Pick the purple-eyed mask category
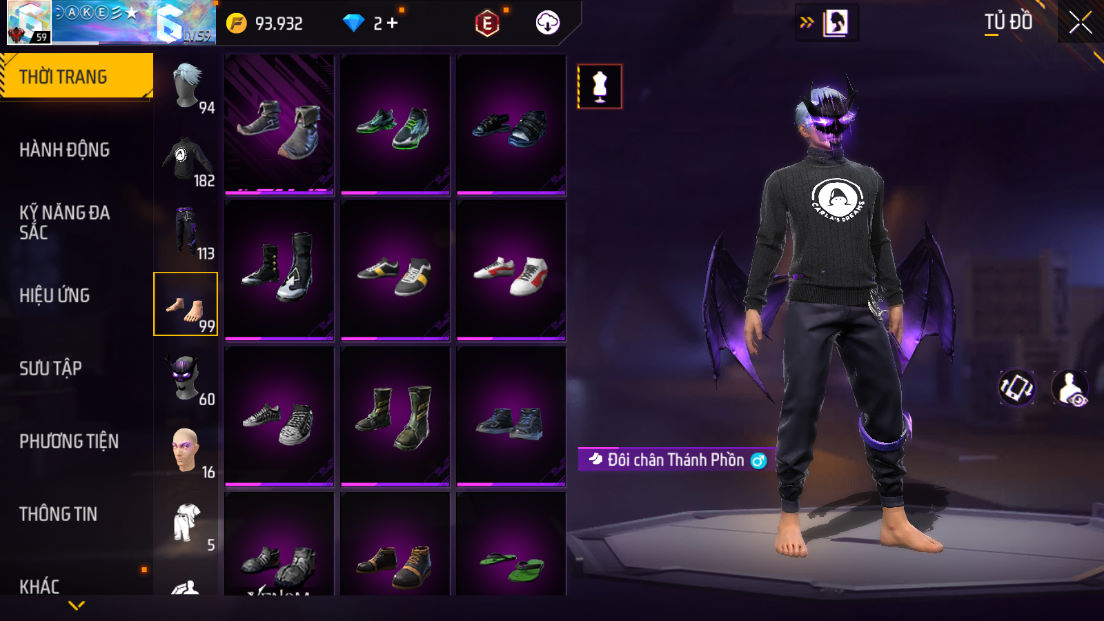This screenshot has height=621, width=1104. coord(186,378)
